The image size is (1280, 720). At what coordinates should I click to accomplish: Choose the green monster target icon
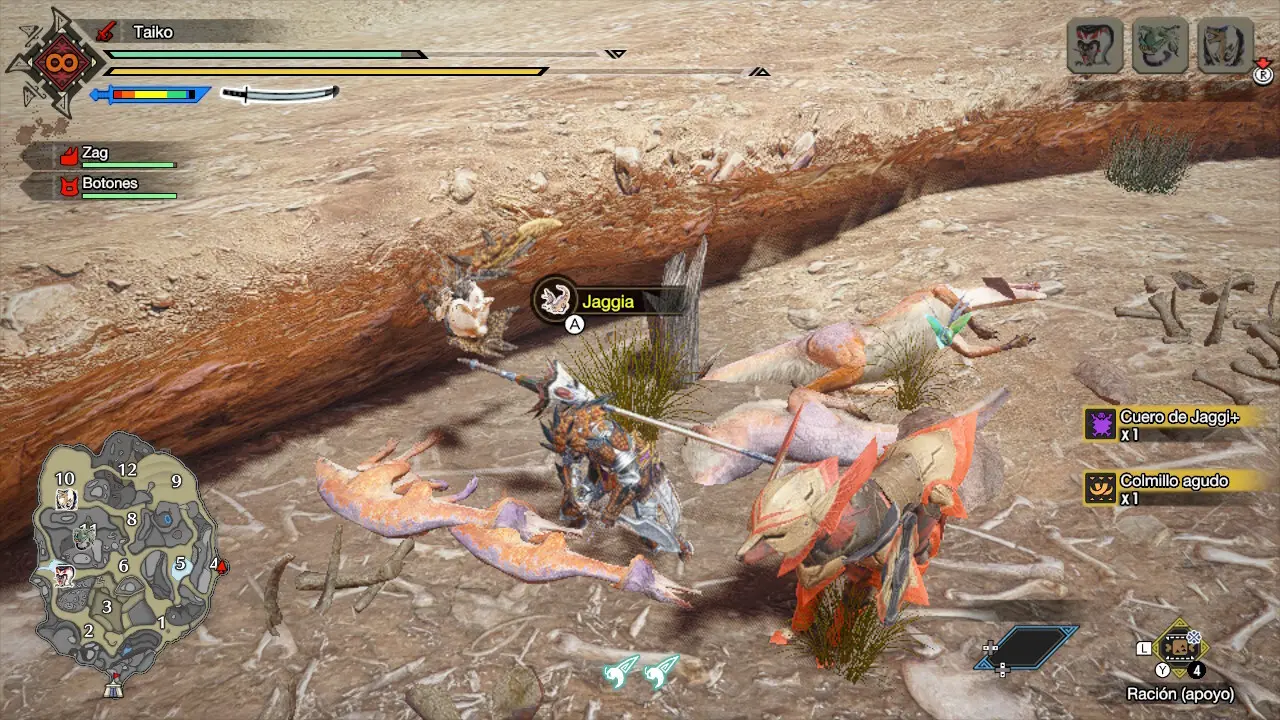click(x=1160, y=45)
